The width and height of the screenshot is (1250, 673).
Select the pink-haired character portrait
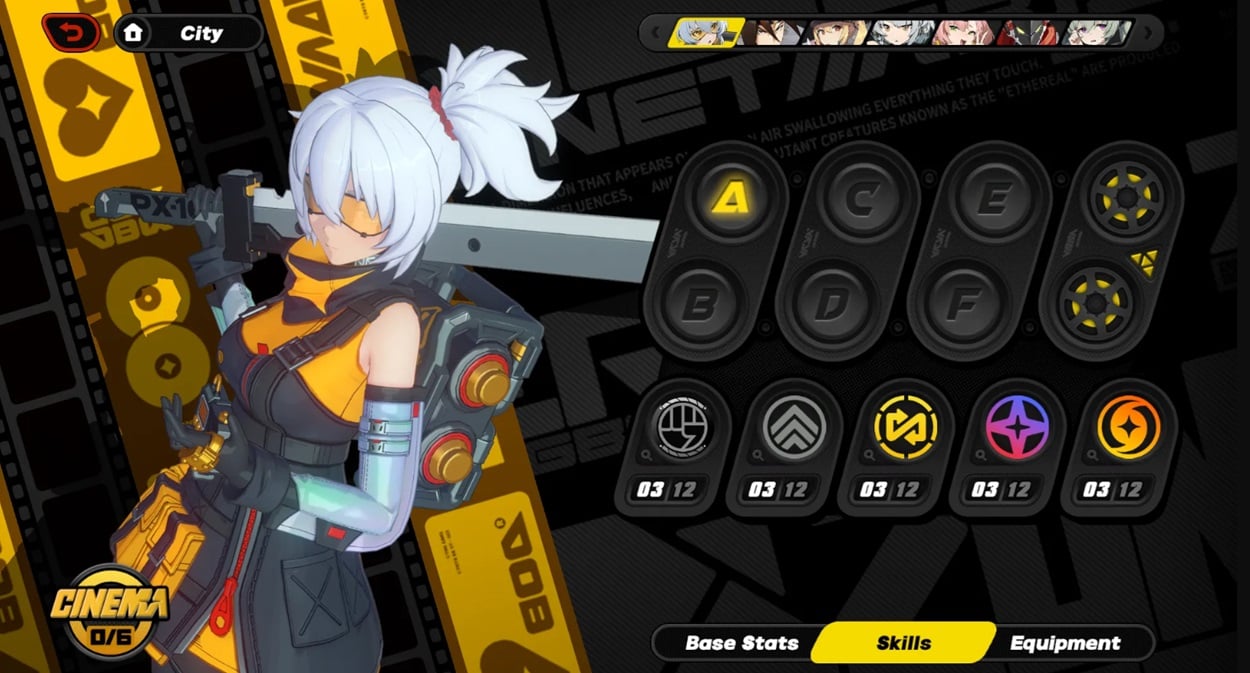pos(963,33)
